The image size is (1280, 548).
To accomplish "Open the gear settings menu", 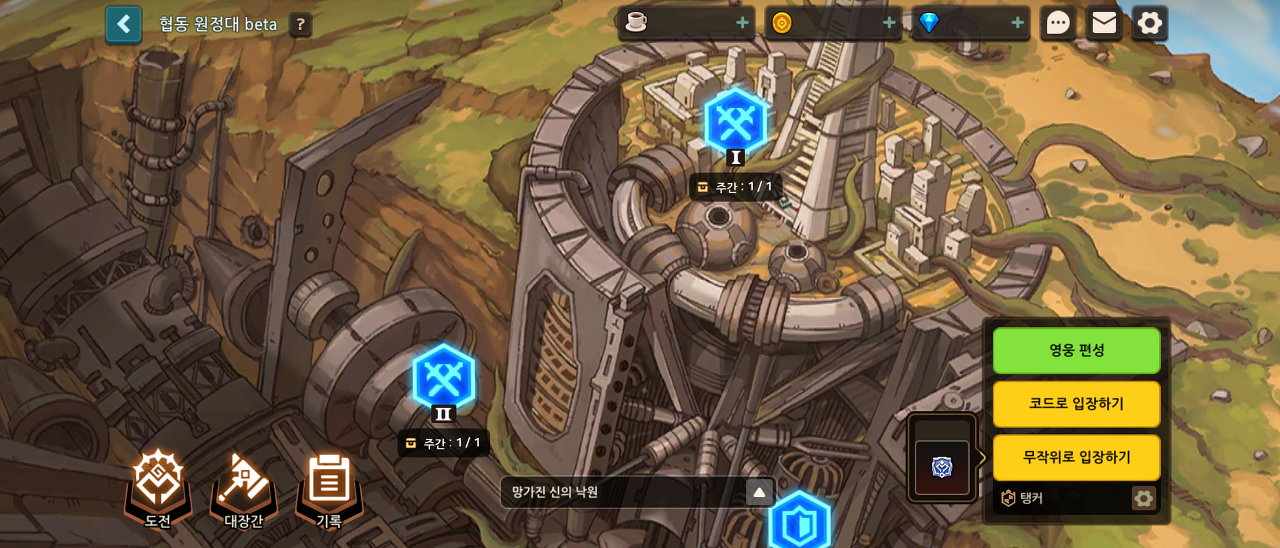I will 1150,23.
